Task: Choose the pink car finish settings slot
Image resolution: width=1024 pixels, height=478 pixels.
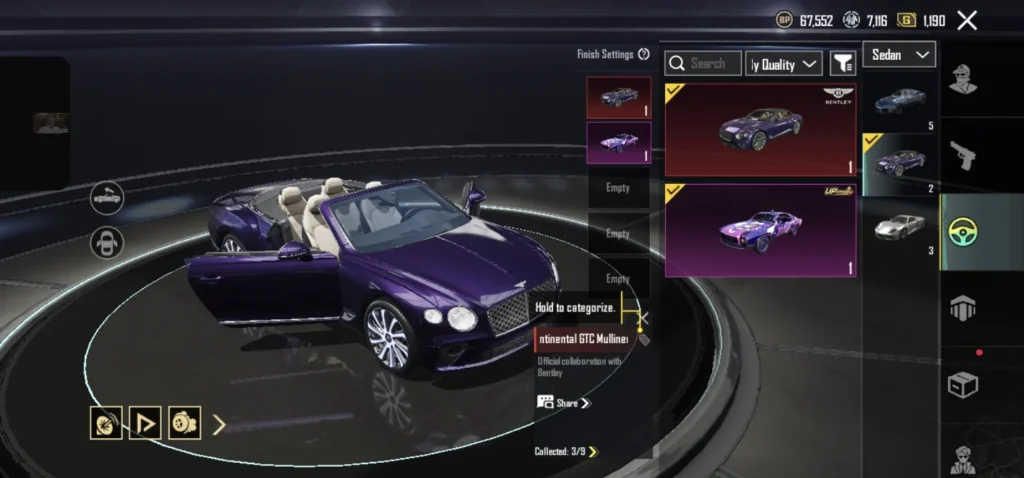Action: pyautogui.click(x=618, y=143)
